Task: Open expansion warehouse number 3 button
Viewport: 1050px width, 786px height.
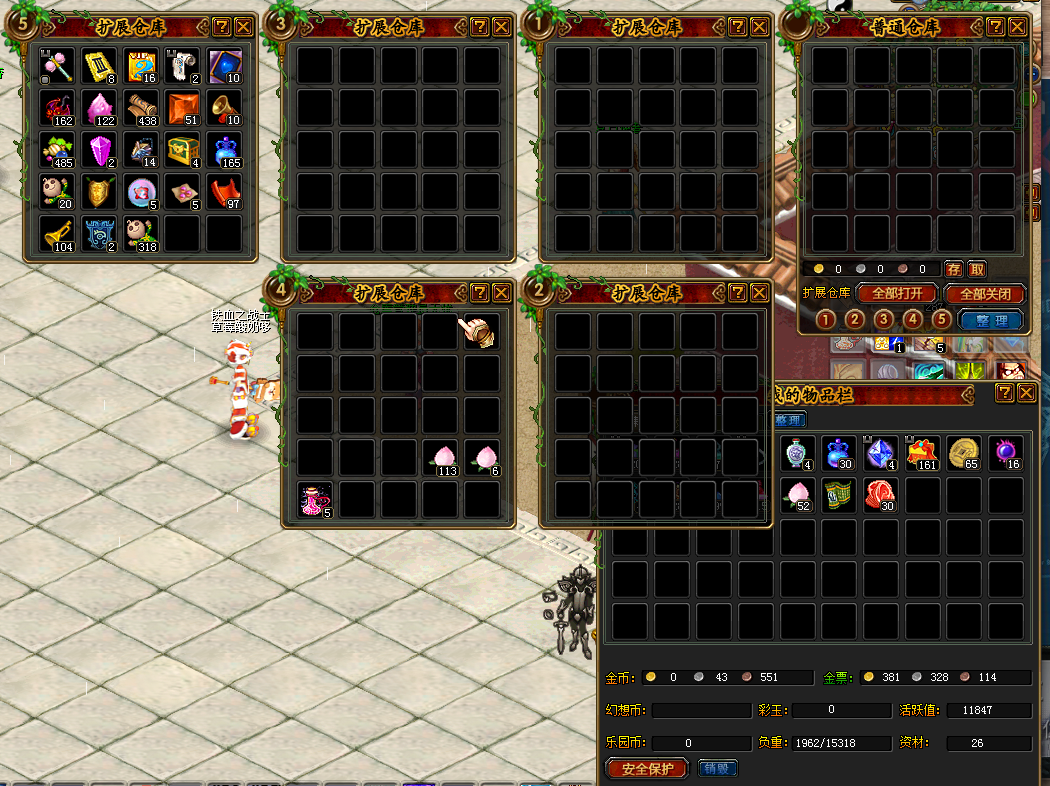Action: [884, 320]
